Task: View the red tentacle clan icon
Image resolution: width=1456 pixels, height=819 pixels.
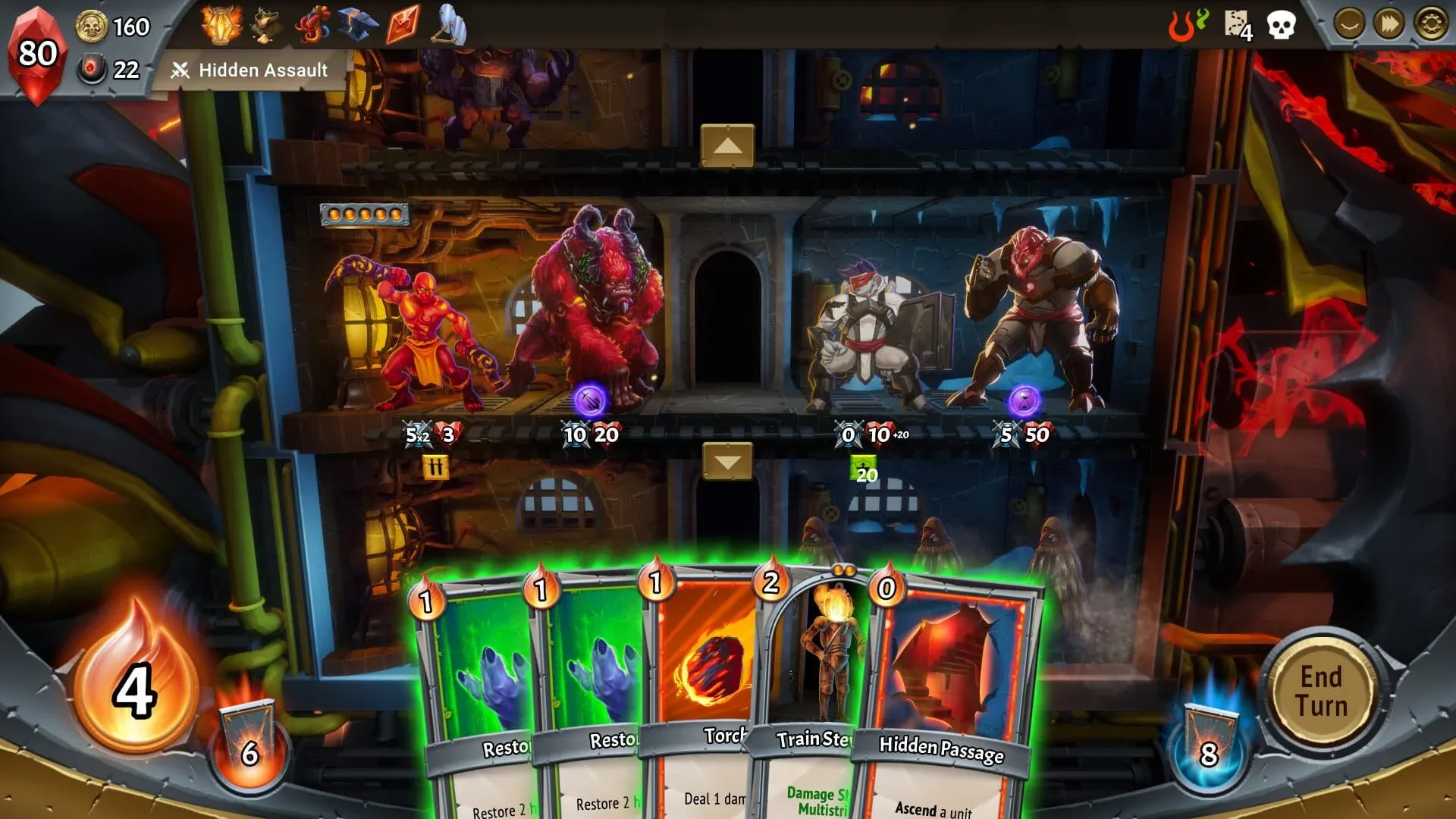Action: point(313,23)
